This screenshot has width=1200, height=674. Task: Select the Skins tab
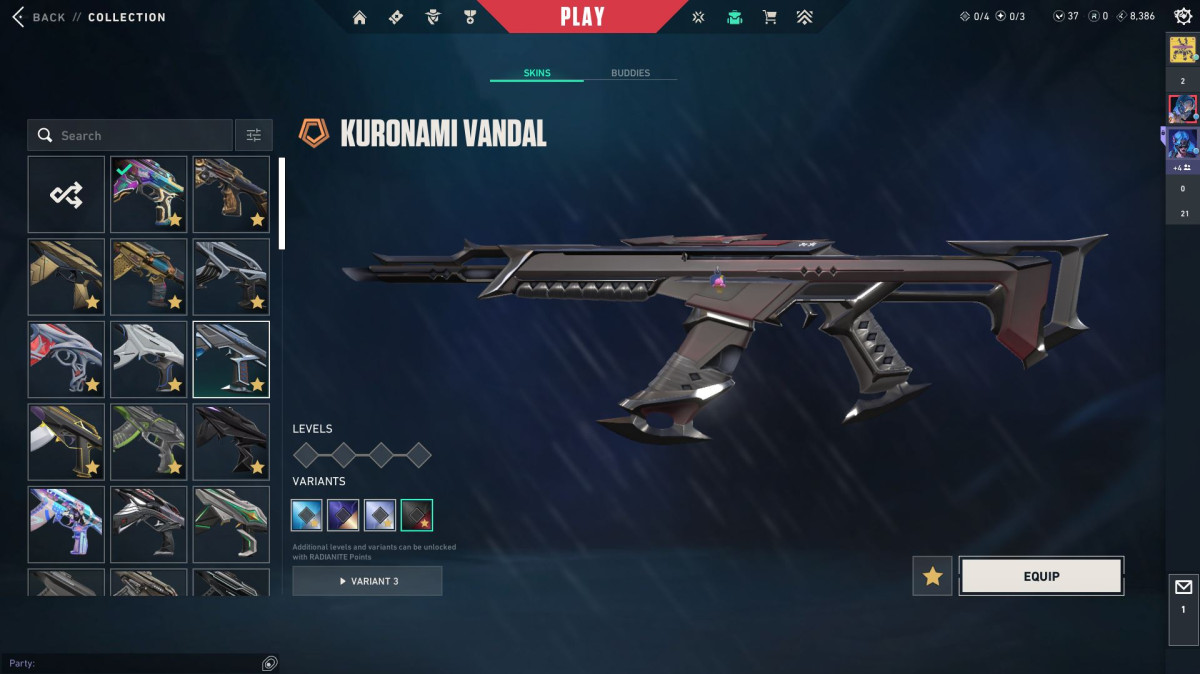click(537, 73)
